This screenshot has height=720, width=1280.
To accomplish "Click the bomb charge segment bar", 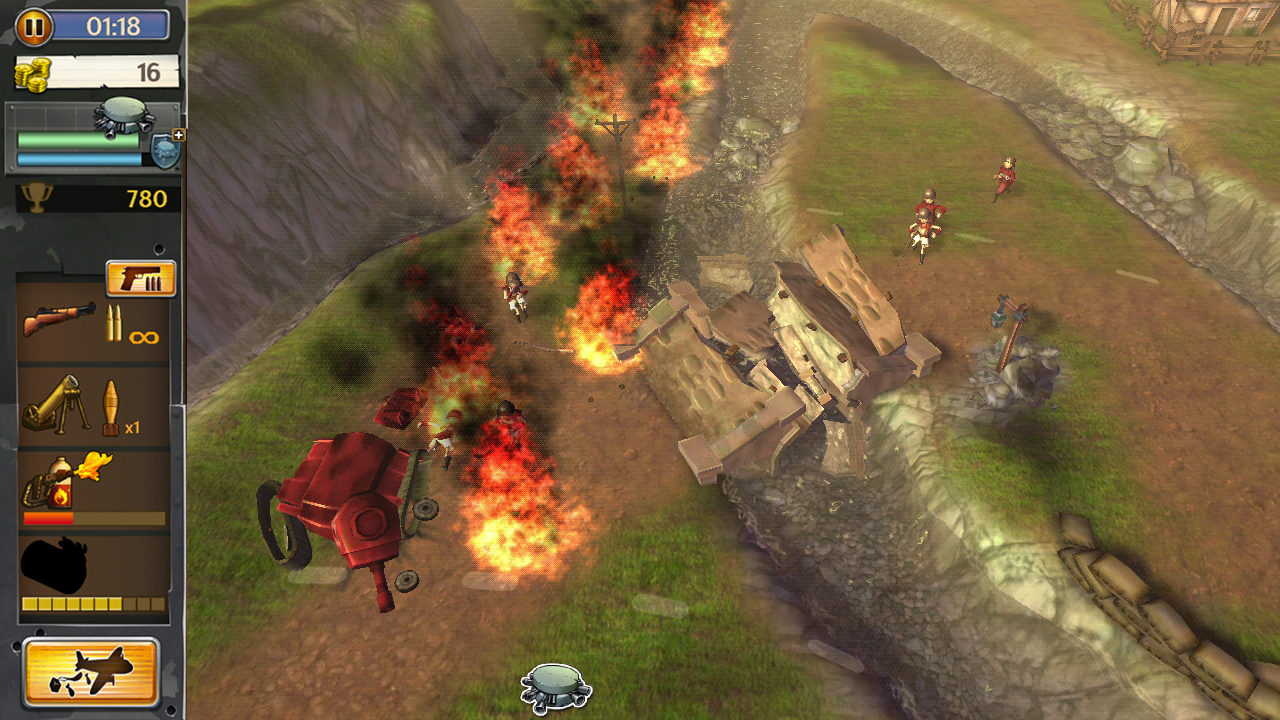I will tap(95, 603).
